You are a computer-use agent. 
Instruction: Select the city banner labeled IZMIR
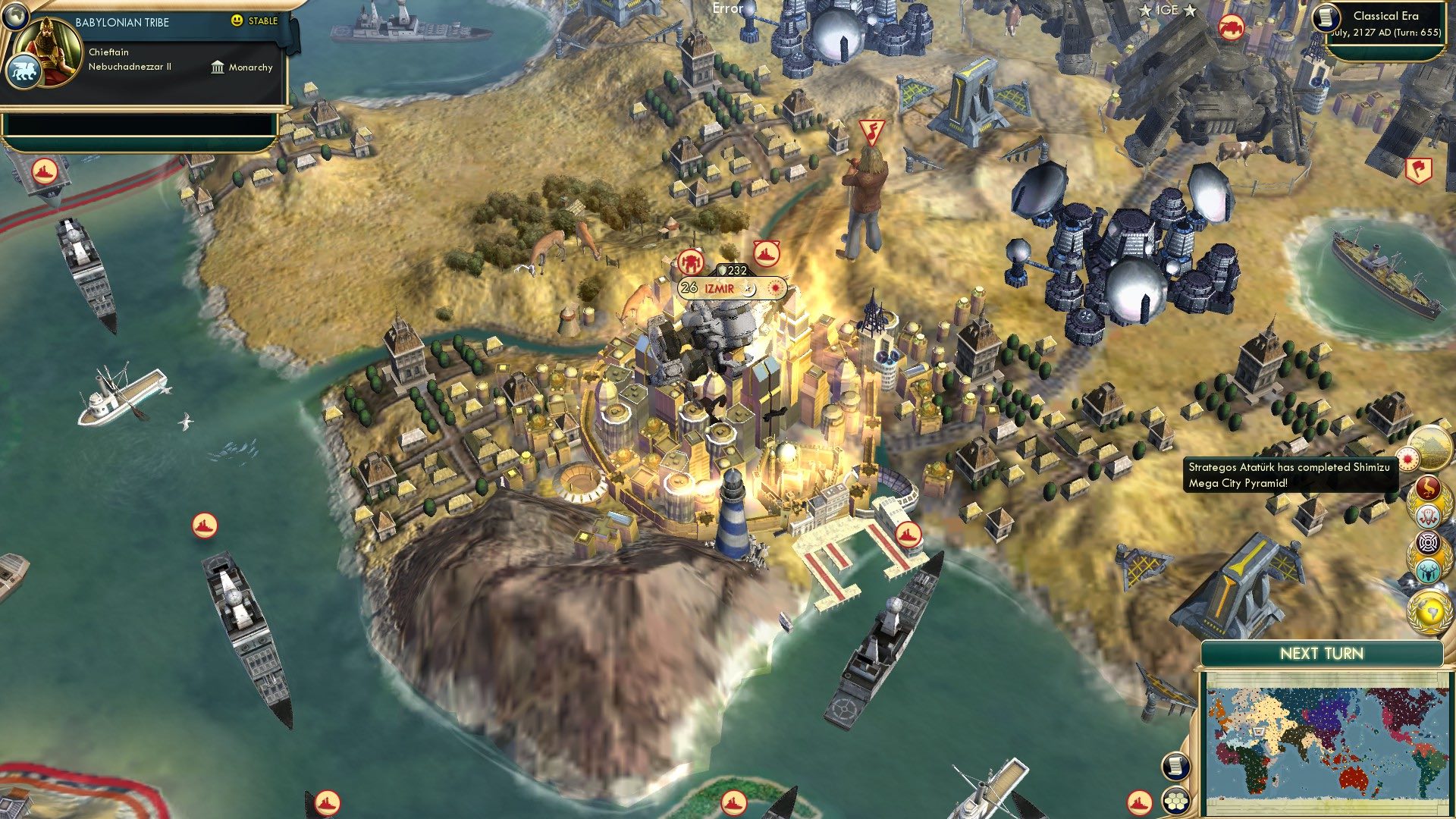coord(717,287)
